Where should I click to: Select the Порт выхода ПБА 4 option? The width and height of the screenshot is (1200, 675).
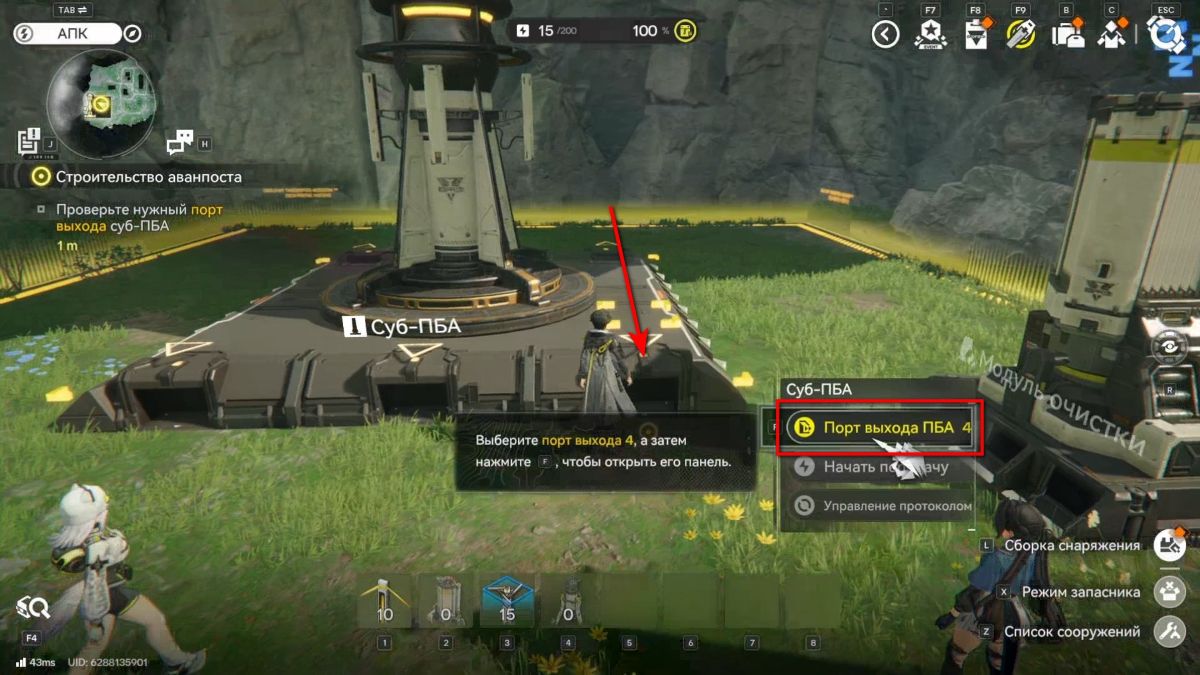tap(880, 428)
